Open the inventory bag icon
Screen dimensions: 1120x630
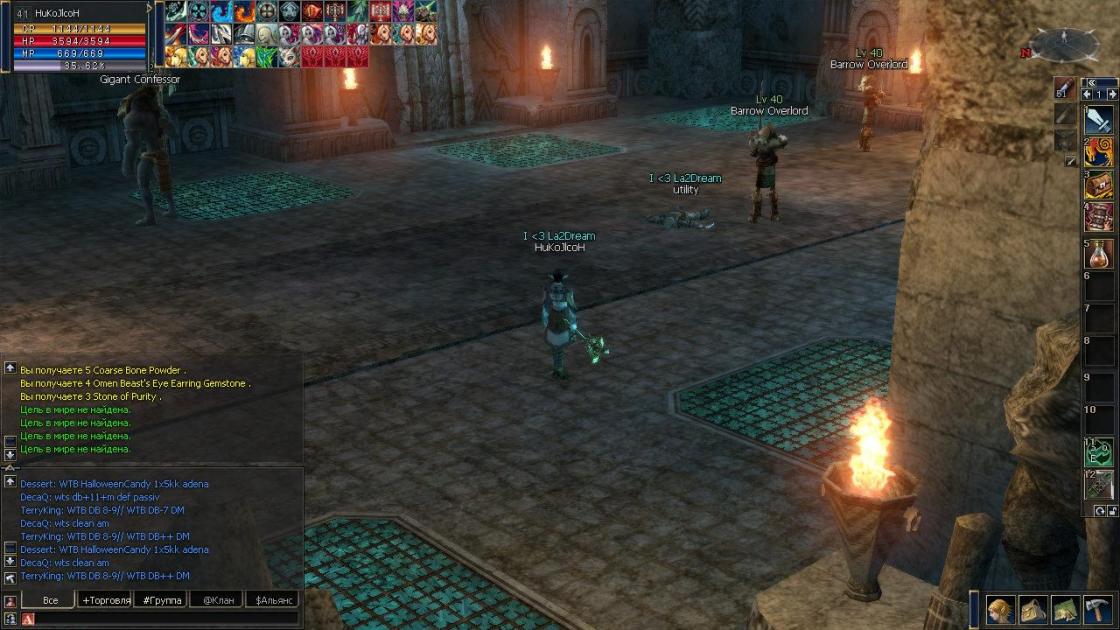point(1033,609)
